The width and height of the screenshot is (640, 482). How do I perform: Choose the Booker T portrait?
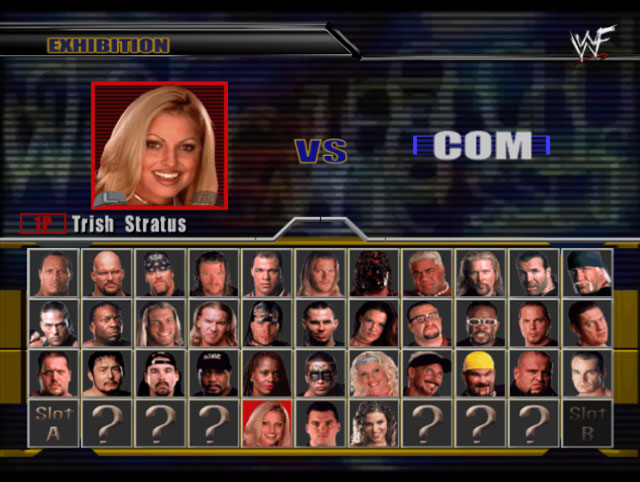point(106,323)
